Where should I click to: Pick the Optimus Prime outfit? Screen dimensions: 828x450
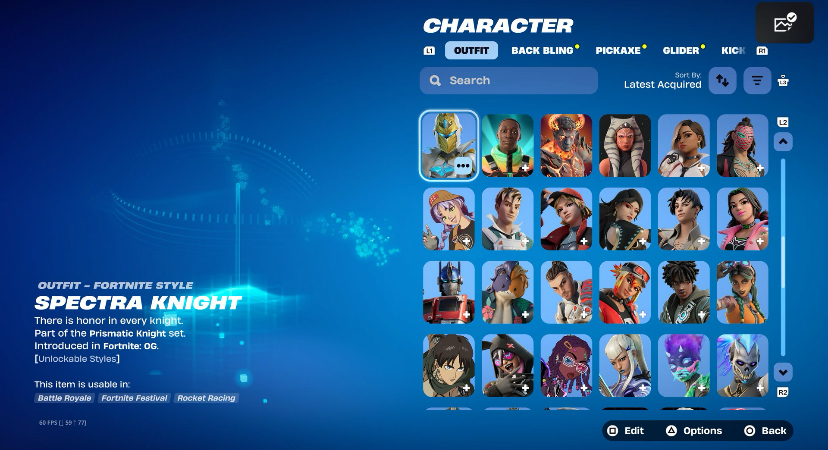[448, 293]
